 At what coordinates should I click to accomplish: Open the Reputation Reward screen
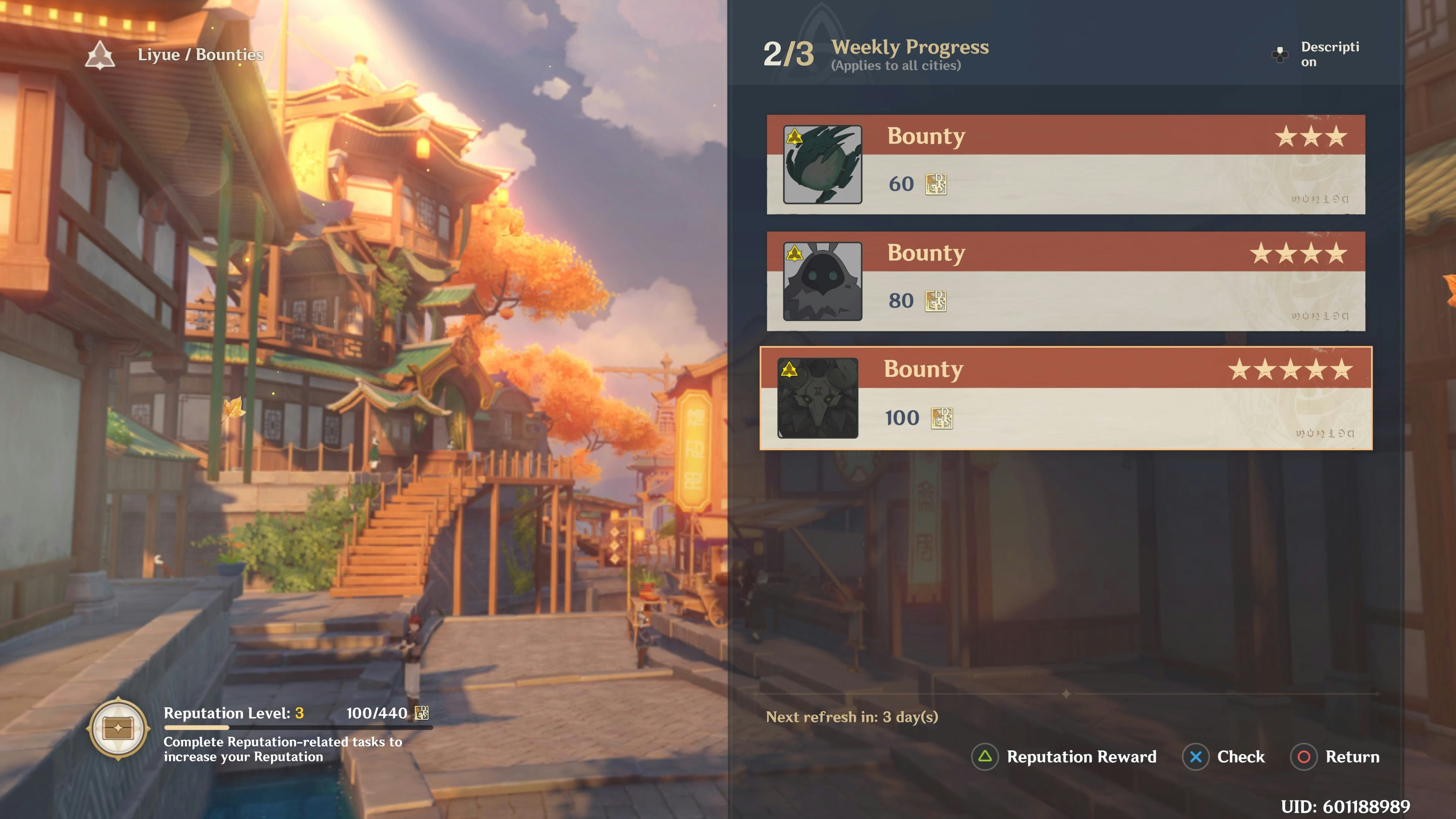[1064, 756]
